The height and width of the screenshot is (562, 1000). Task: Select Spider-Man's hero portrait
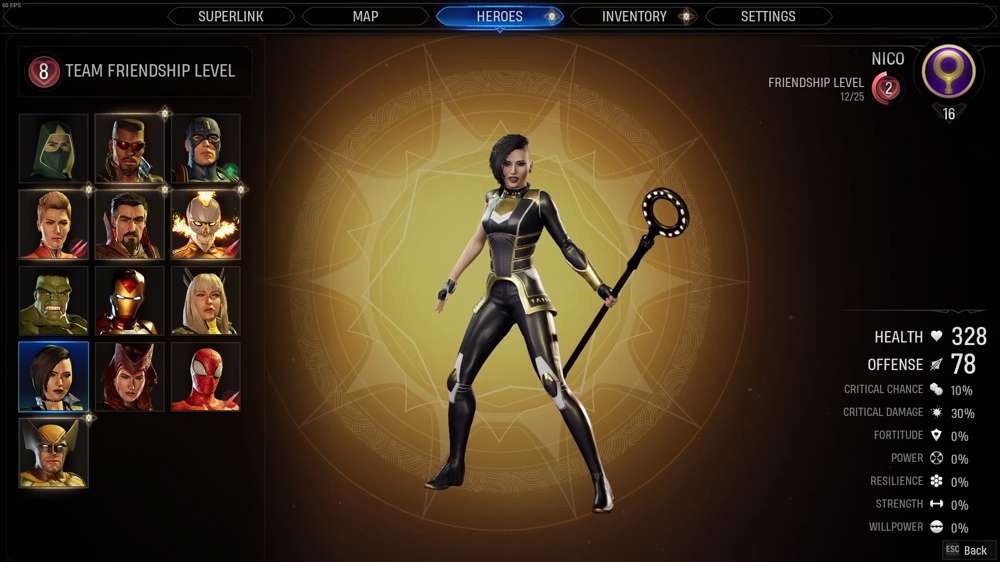pyautogui.click(x=206, y=377)
